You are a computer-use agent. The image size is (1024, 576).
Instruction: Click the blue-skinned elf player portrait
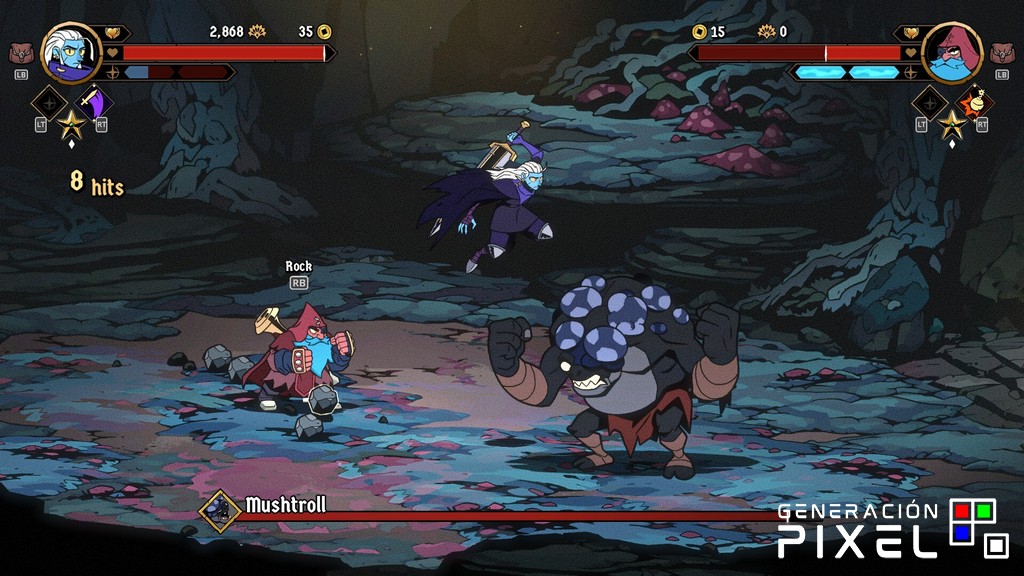tap(72, 53)
